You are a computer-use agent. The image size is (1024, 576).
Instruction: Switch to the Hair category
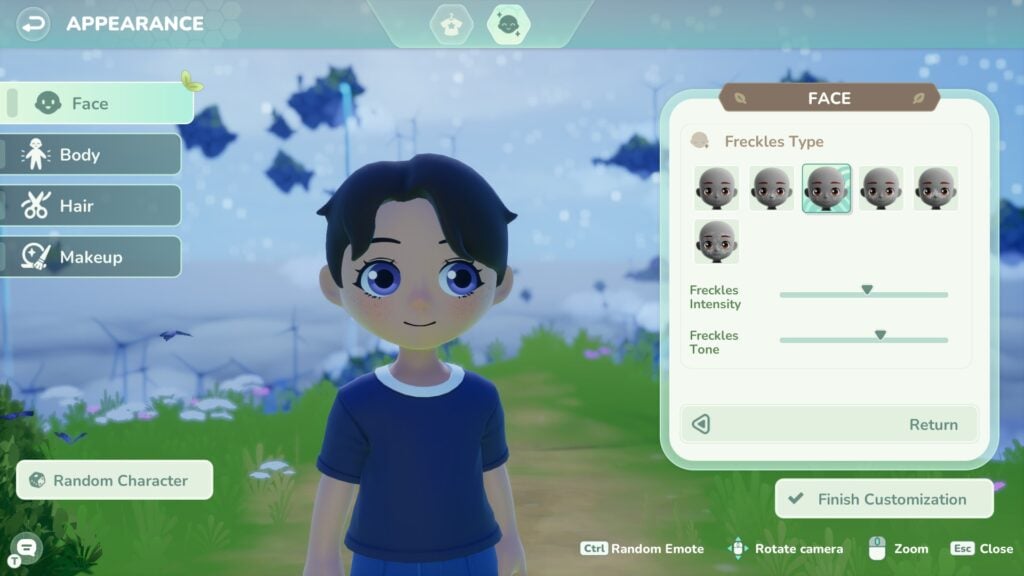[x=91, y=206]
